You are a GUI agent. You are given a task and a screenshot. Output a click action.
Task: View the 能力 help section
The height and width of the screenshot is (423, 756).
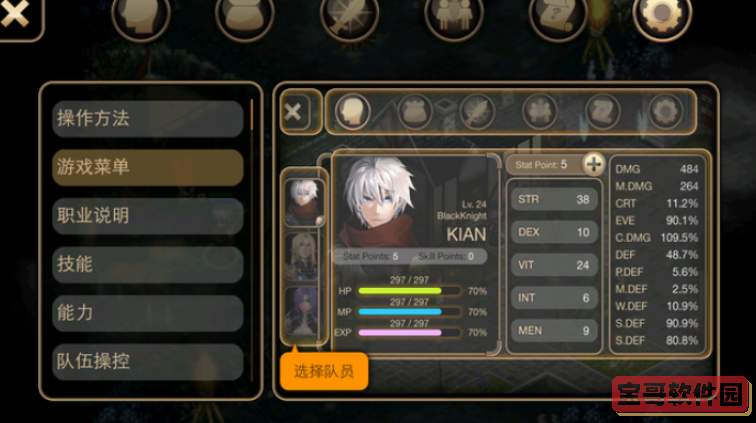[148, 312]
